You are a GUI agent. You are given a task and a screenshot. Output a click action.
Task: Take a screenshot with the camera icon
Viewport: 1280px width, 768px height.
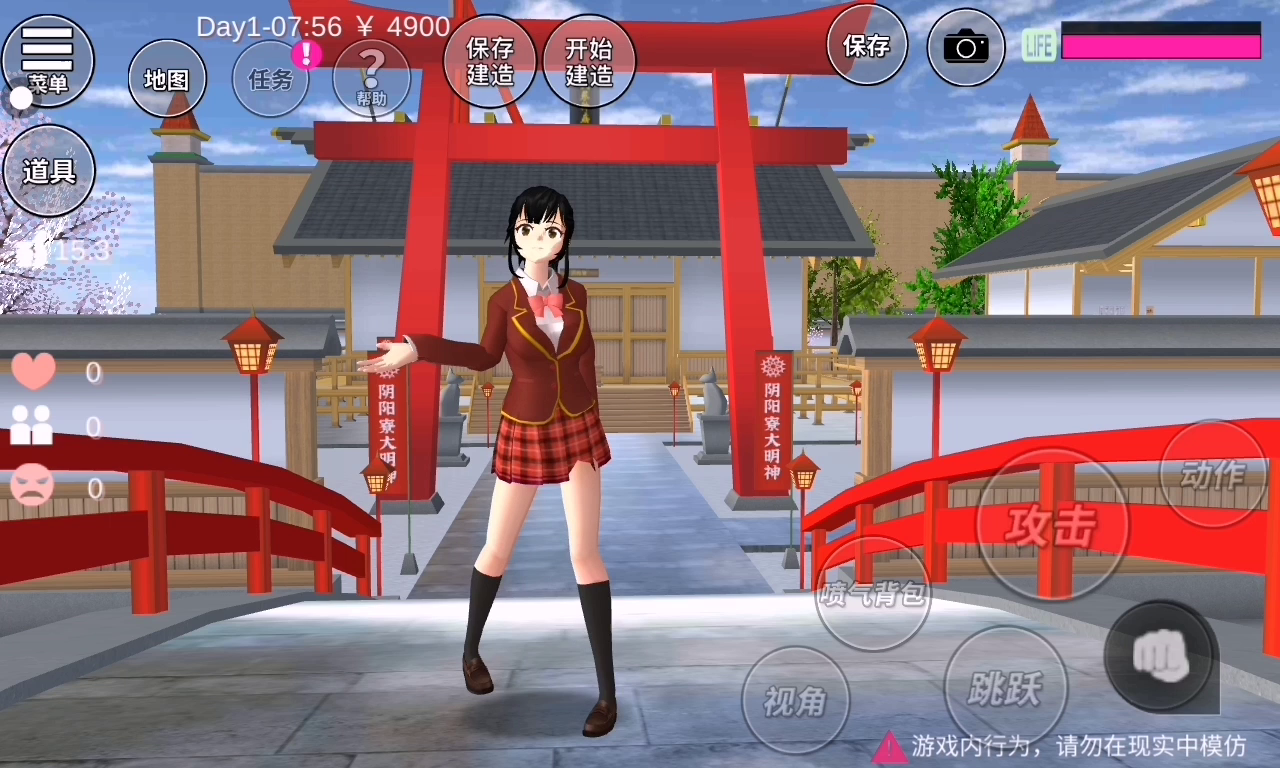point(966,47)
